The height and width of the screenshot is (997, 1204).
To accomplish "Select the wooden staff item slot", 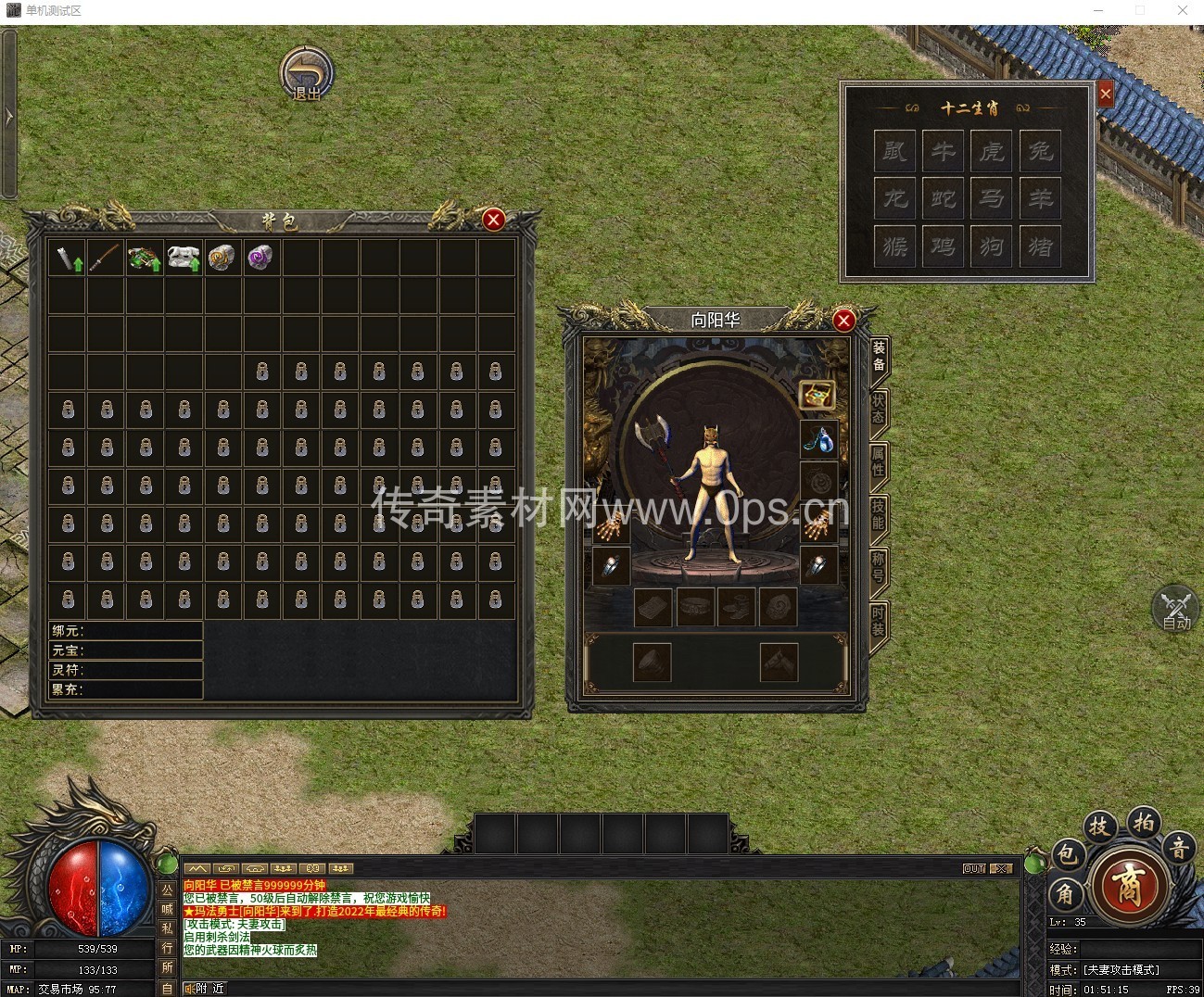I will (105, 257).
